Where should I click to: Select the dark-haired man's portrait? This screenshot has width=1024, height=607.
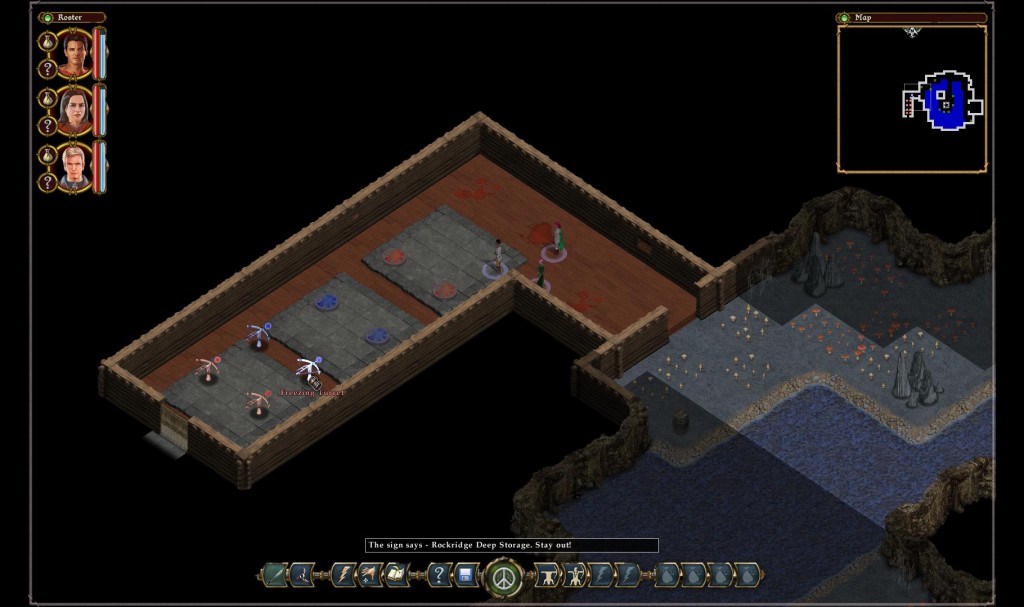75,53
